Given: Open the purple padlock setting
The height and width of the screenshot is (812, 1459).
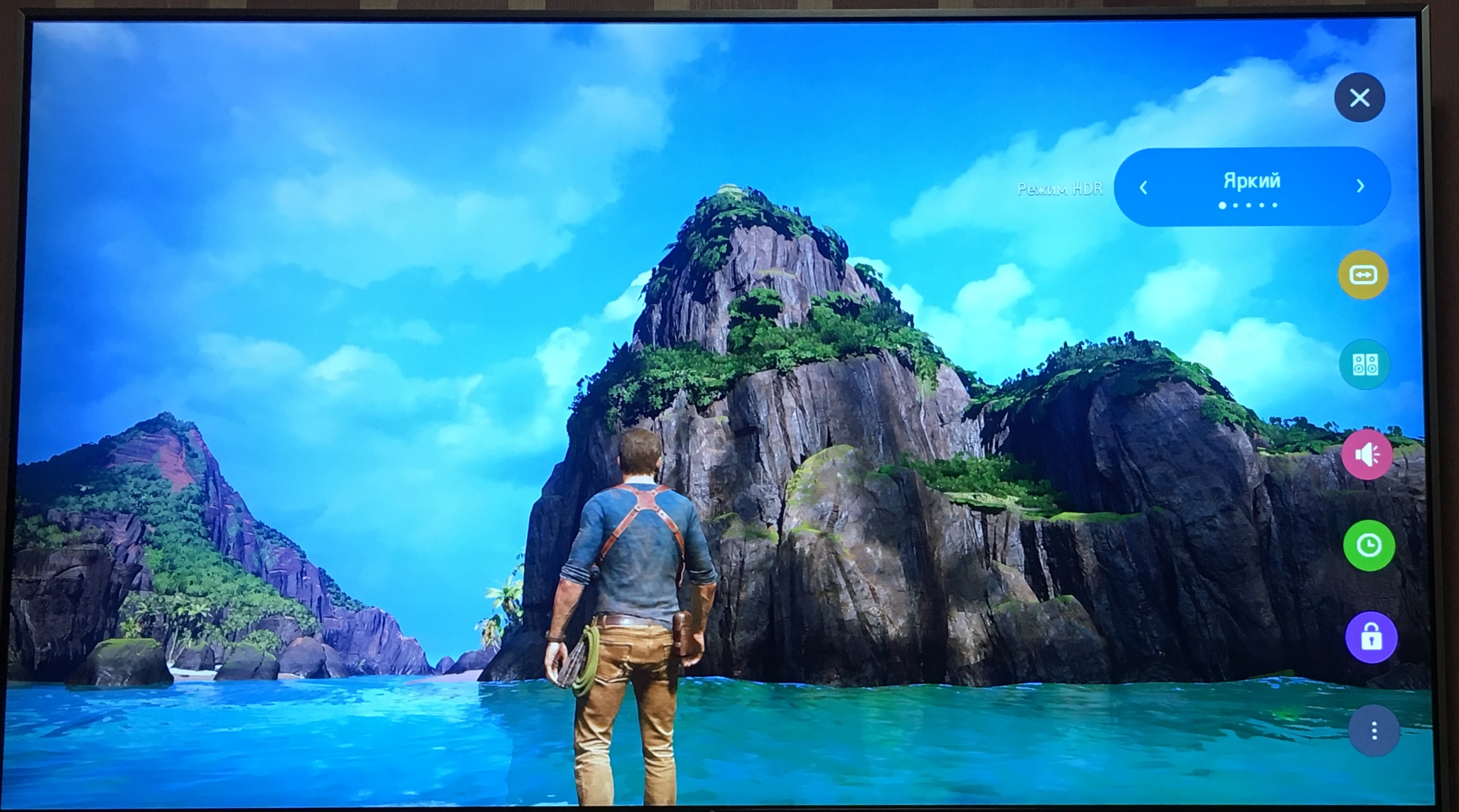Looking at the screenshot, I should [x=1371, y=637].
